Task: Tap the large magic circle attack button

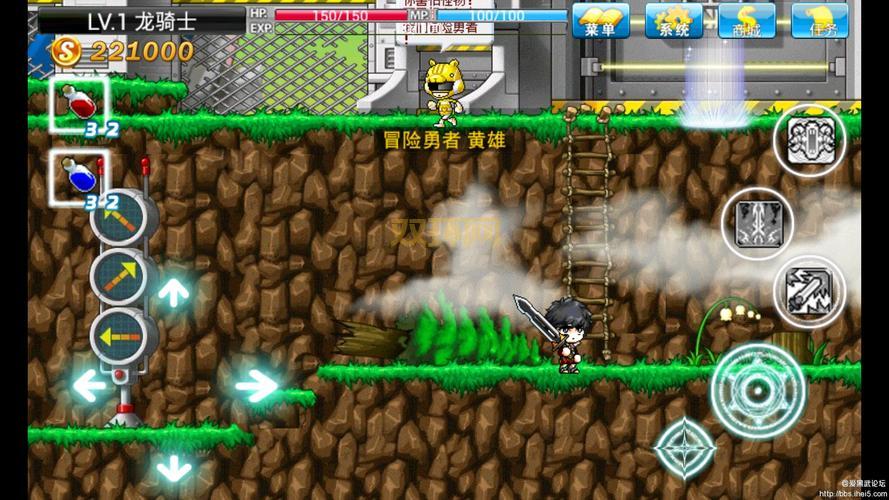Action: (758, 388)
